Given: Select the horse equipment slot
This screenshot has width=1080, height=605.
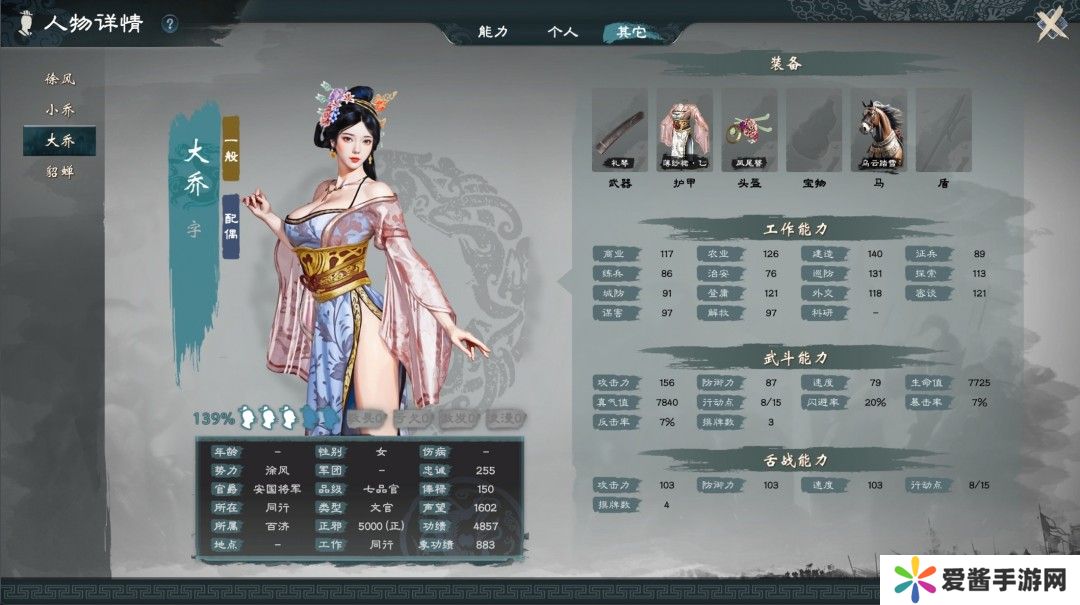Looking at the screenshot, I should (x=879, y=130).
